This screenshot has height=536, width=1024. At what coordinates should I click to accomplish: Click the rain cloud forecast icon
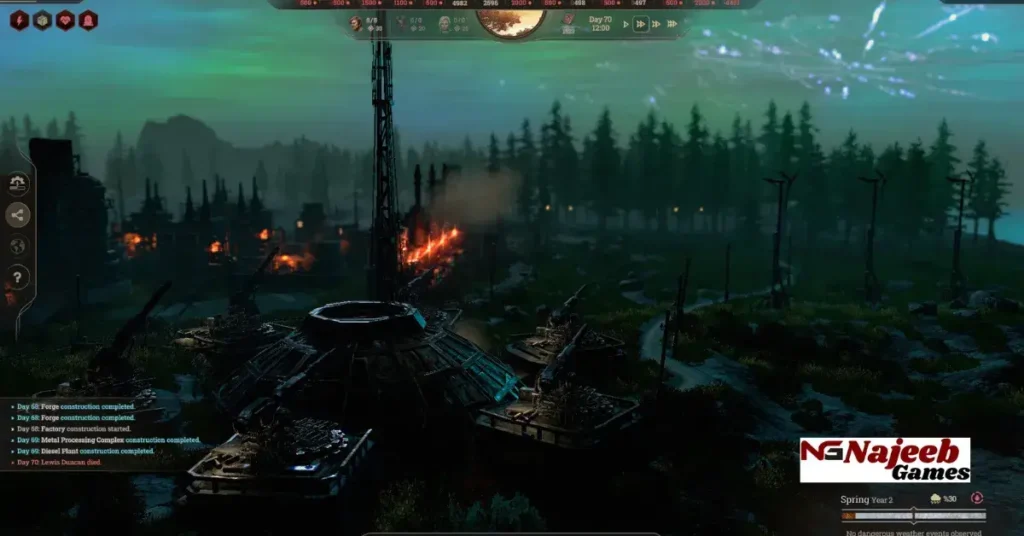[x=935, y=498]
